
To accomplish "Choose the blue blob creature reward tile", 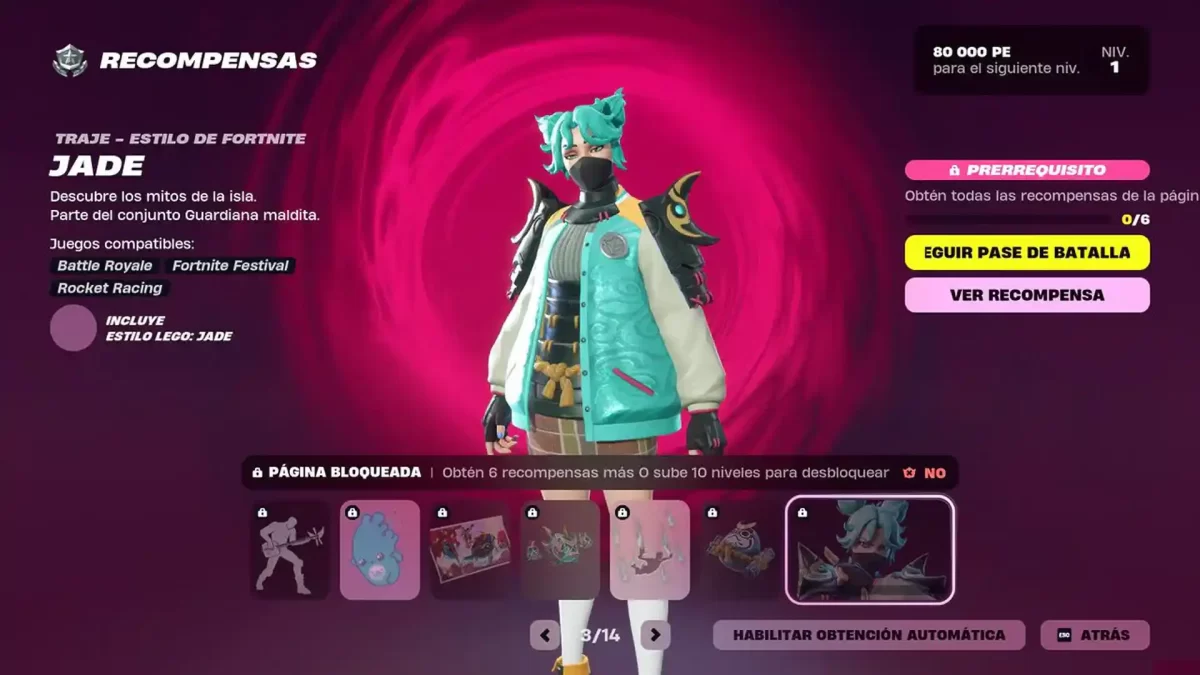I will [380, 550].
